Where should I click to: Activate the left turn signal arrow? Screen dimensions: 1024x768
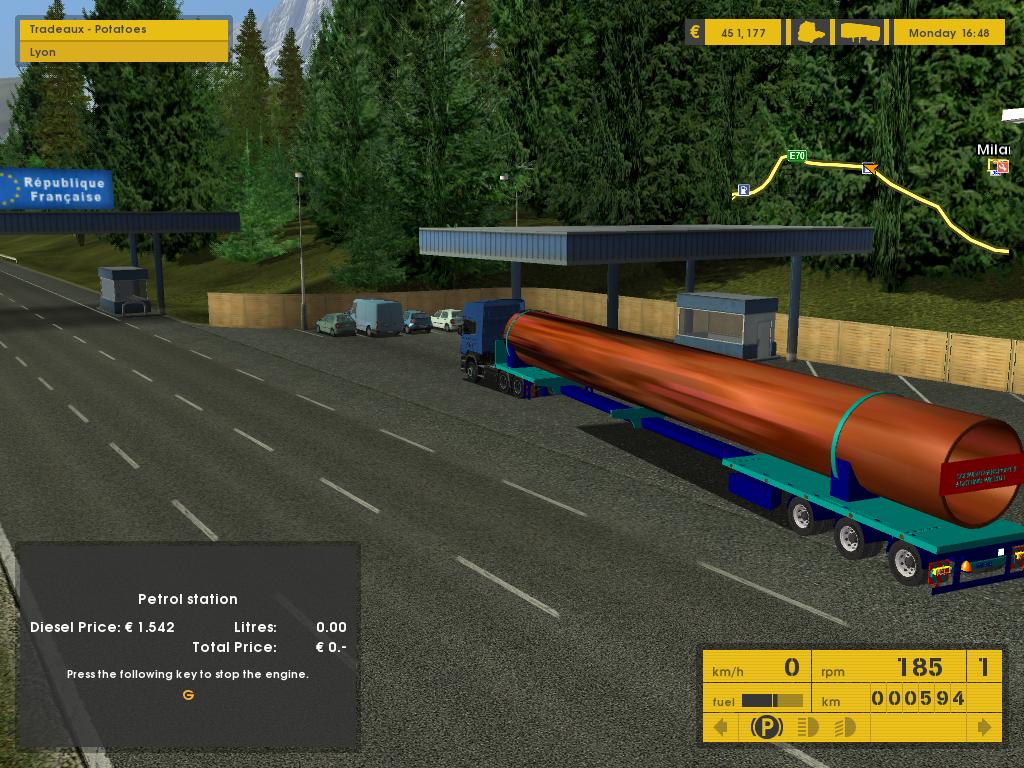tap(720, 727)
